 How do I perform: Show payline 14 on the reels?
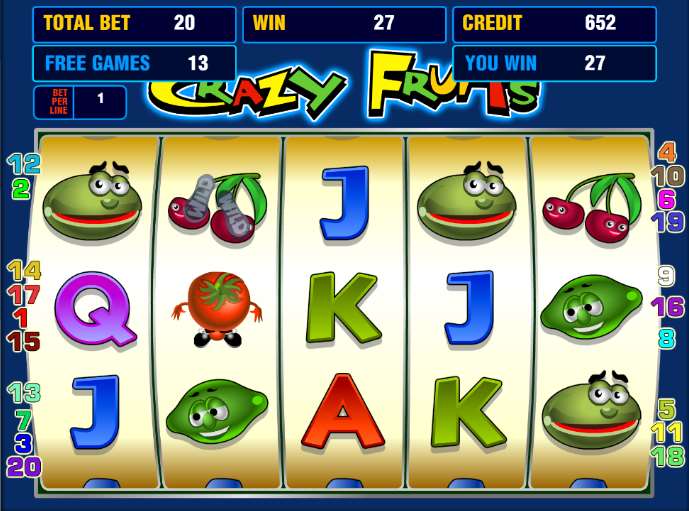(x=24, y=270)
